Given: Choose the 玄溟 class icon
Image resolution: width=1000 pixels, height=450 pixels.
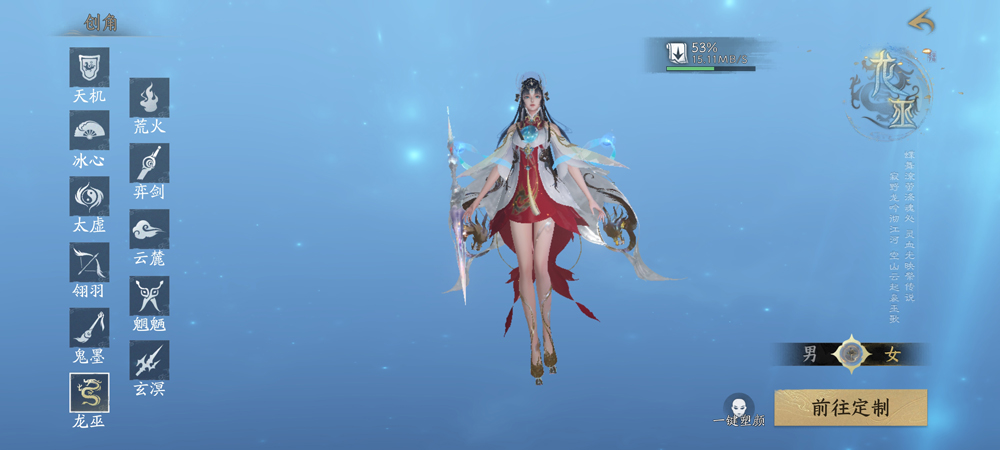Looking at the screenshot, I should (x=149, y=360).
